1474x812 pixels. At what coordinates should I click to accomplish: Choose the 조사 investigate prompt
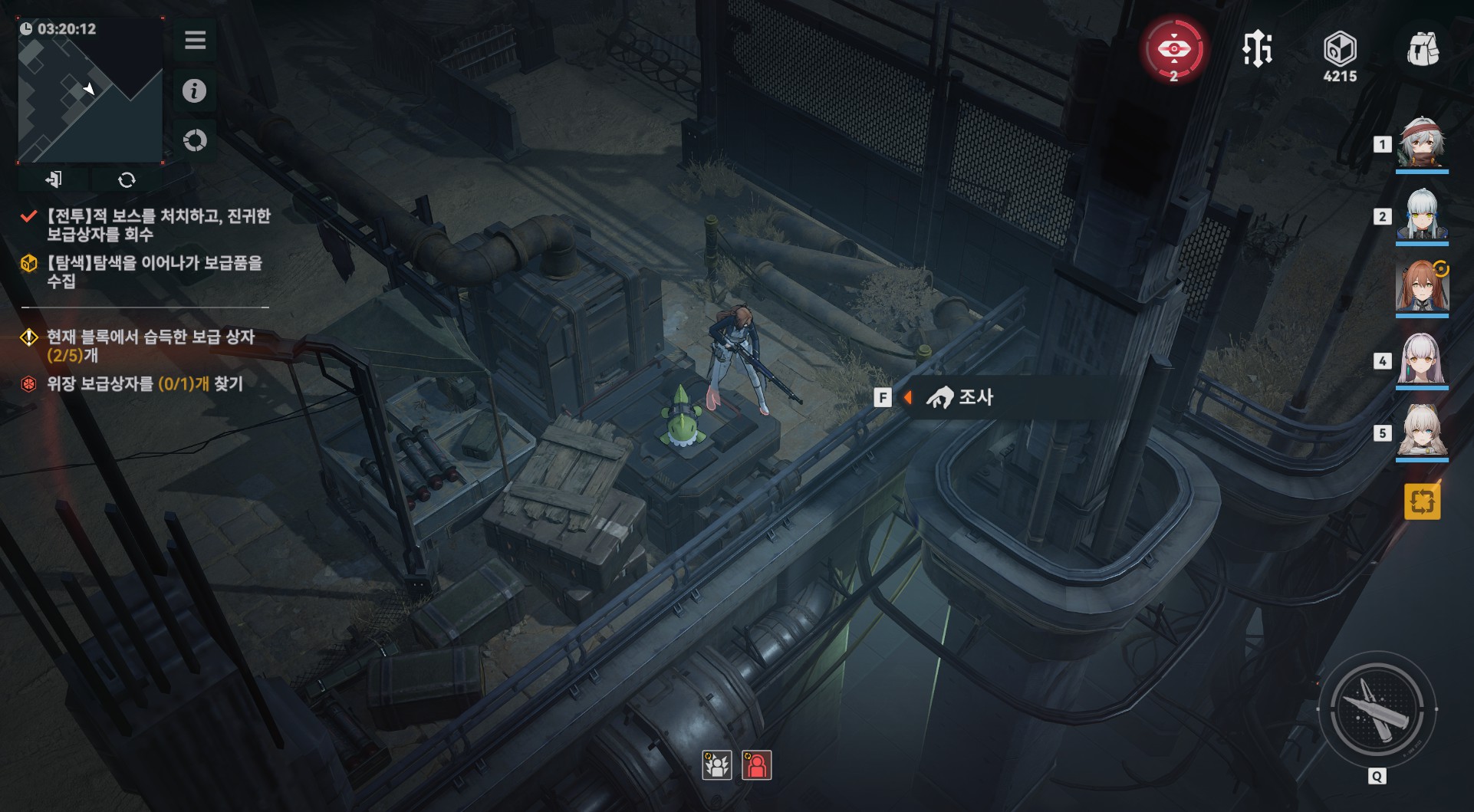pos(960,397)
